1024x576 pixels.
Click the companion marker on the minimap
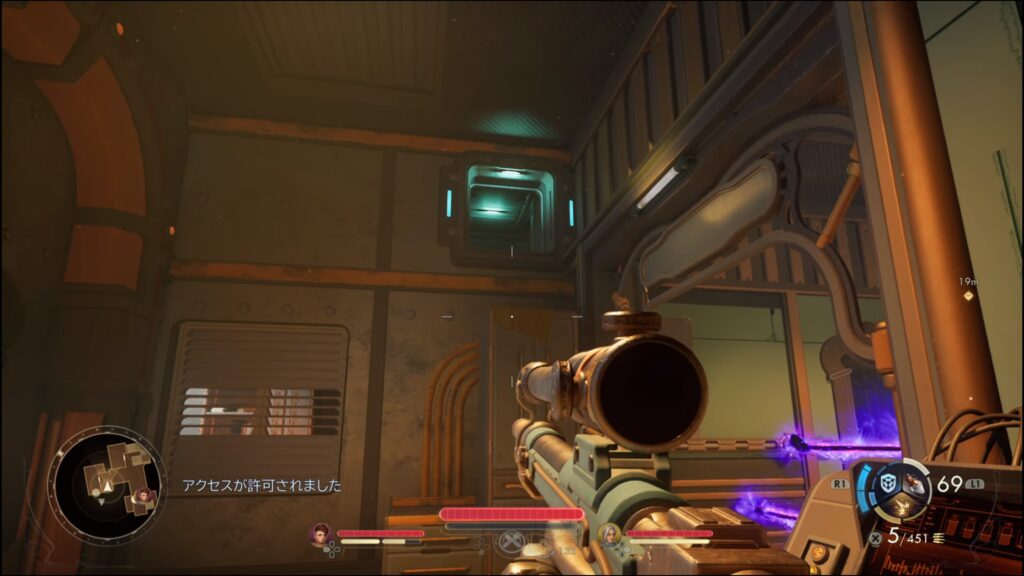[144, 494]
